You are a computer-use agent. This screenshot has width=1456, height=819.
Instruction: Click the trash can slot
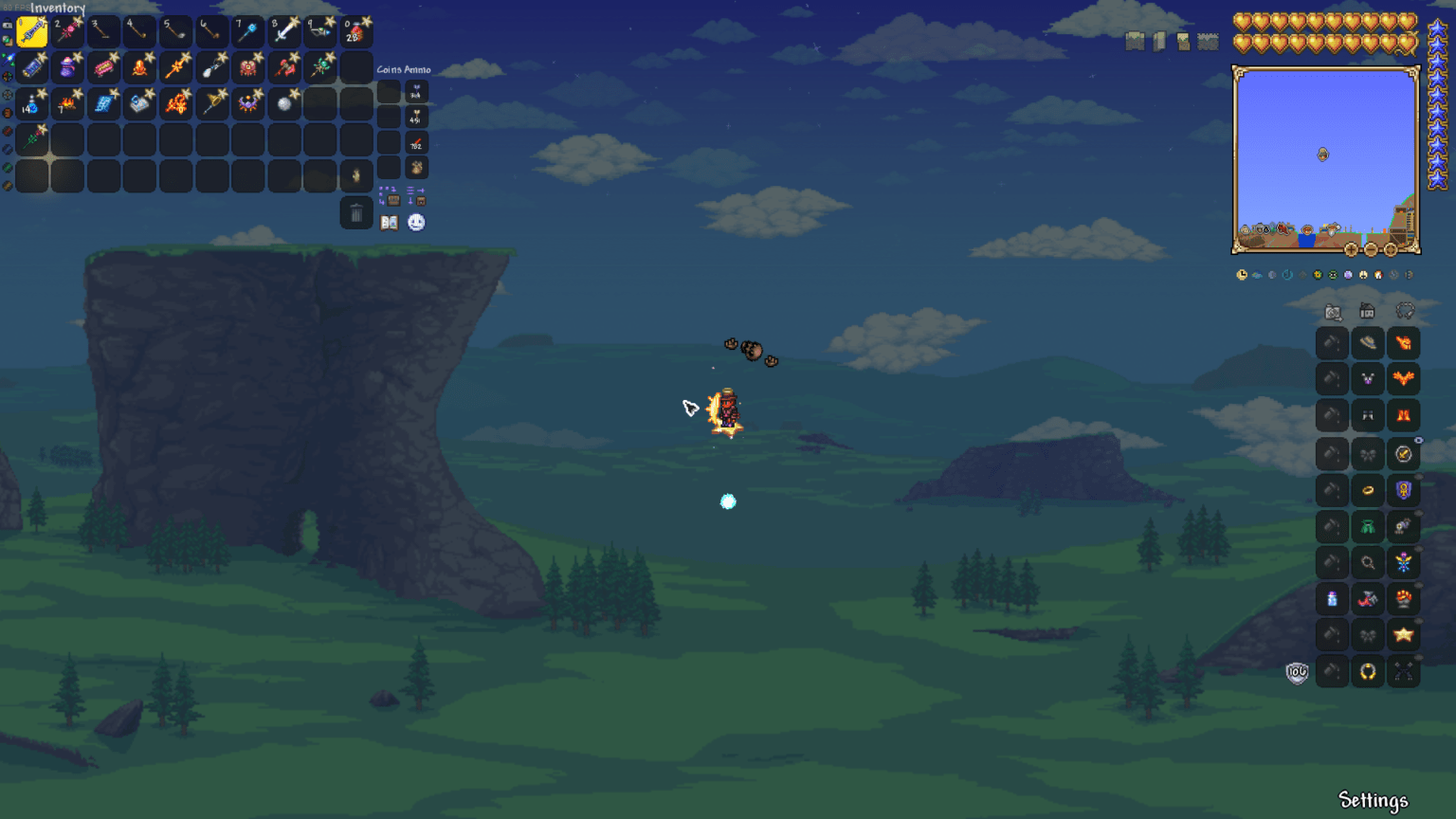[x=356, y=212]
